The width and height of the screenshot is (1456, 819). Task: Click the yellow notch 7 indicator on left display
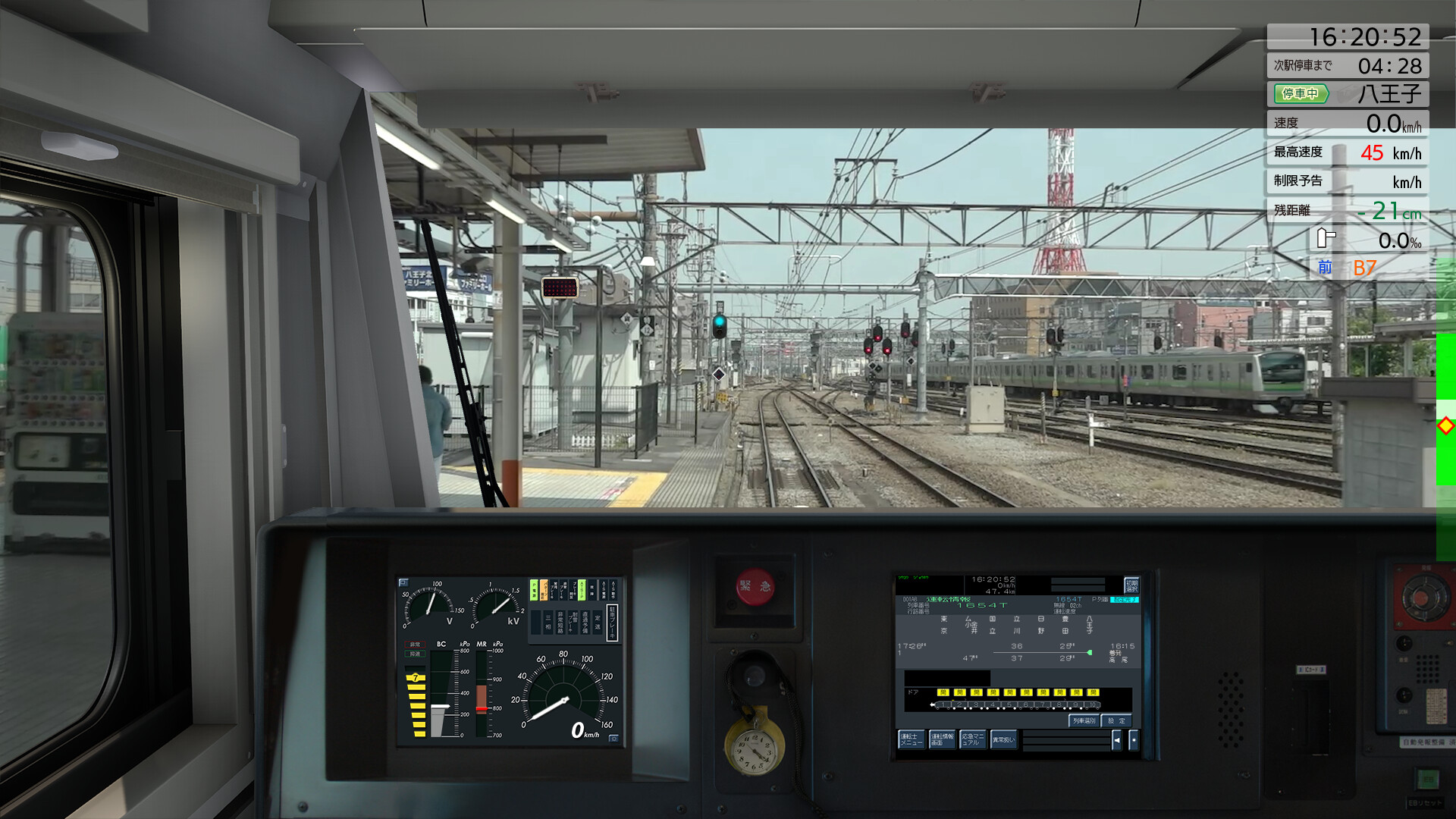pos(416,677)
